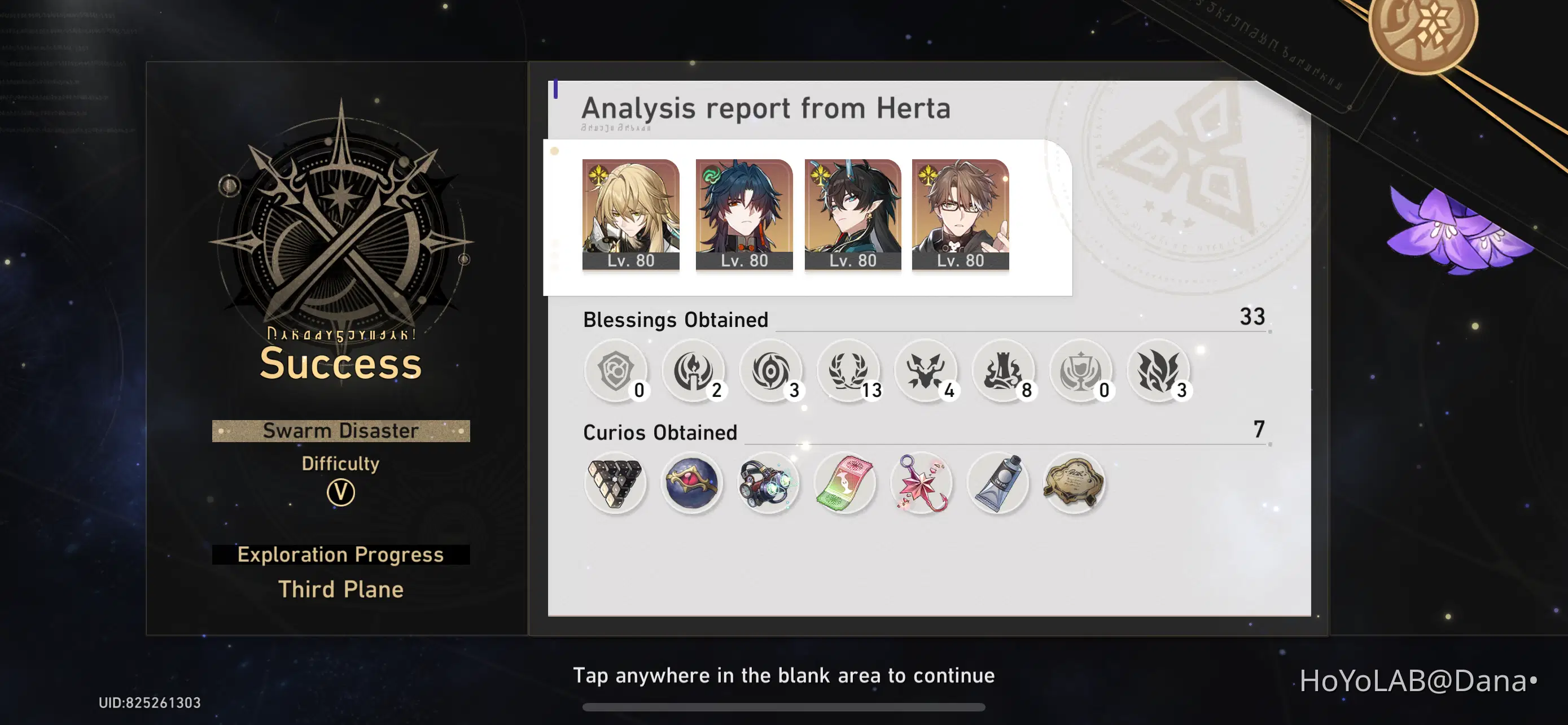Click the Hunt blessing icon with count 4
Image resolution: width=1568 pixels, height=725 pixels.
(x=927, y=372)
